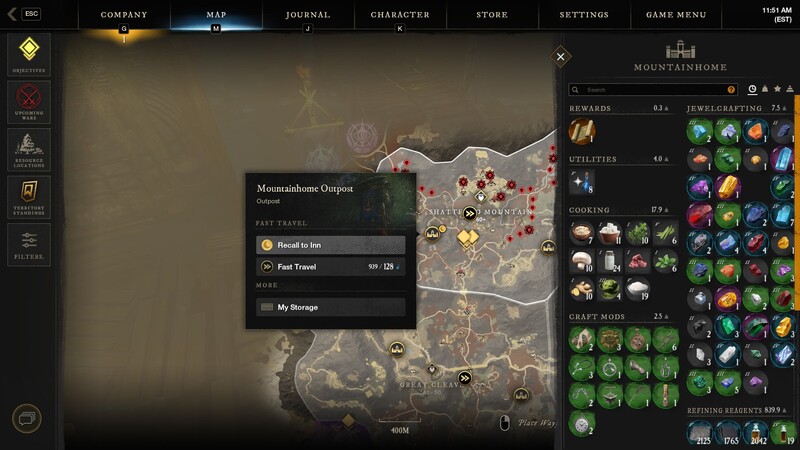
Task: Open the chat bubble button
Action: tap(27, 418)
